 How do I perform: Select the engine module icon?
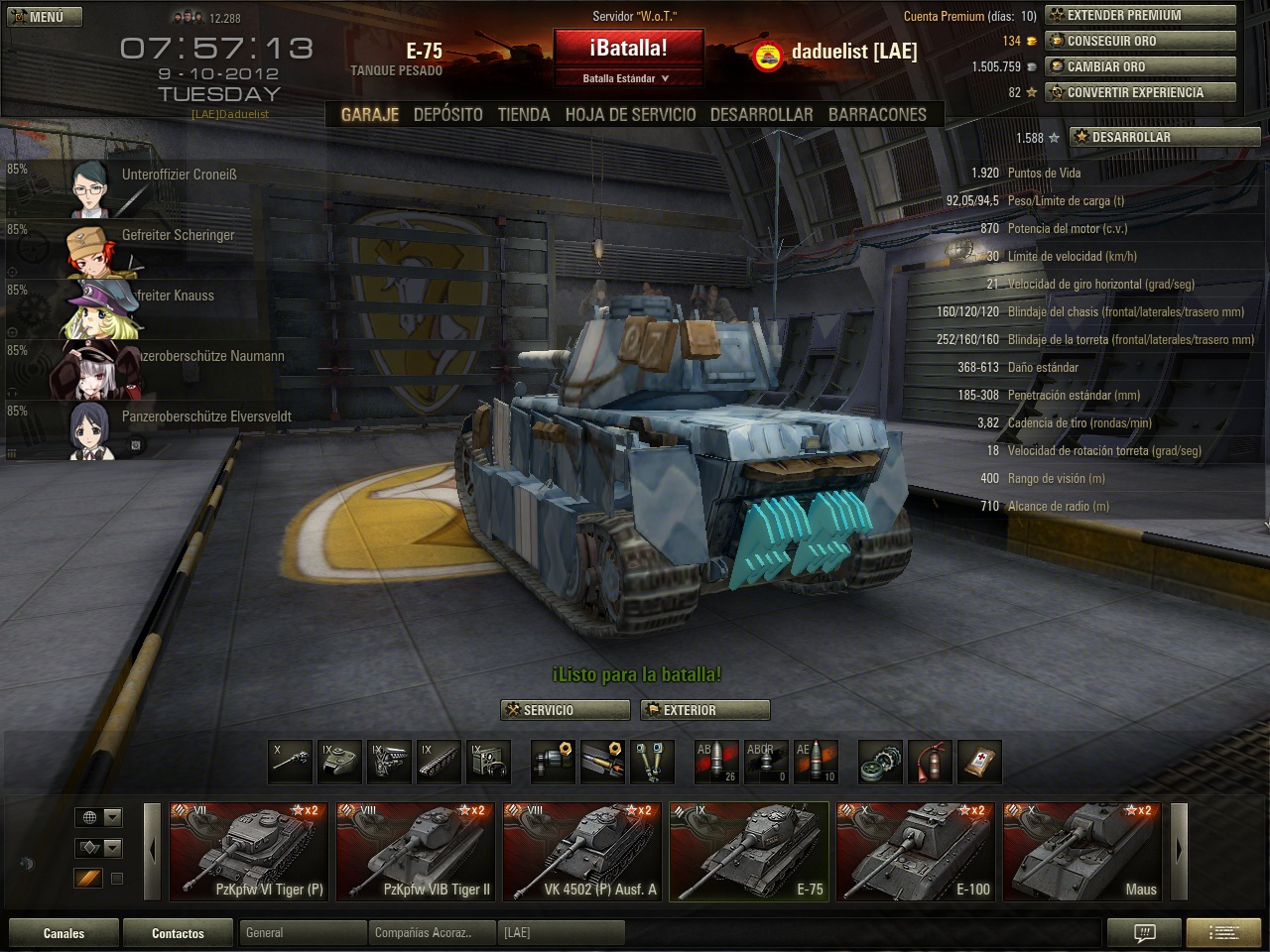tap(389, 762)
